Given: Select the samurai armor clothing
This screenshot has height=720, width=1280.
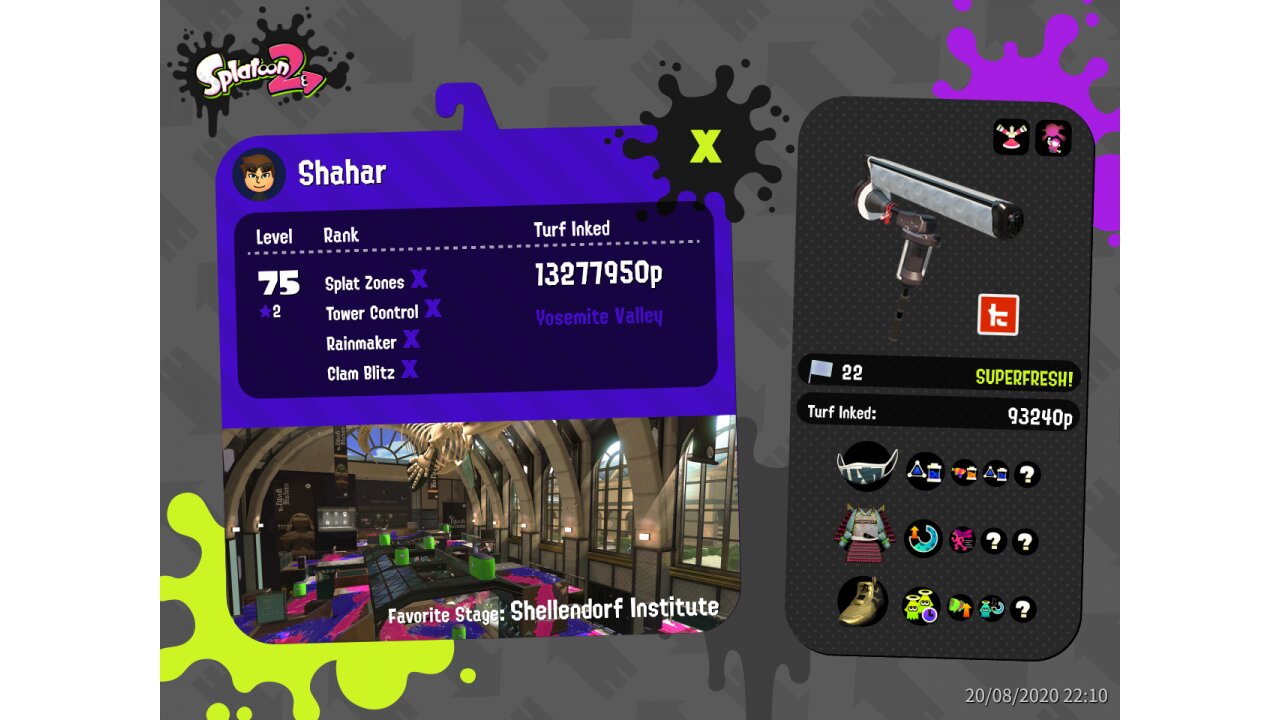Looking at the screenshot, I should pos(864,540).
